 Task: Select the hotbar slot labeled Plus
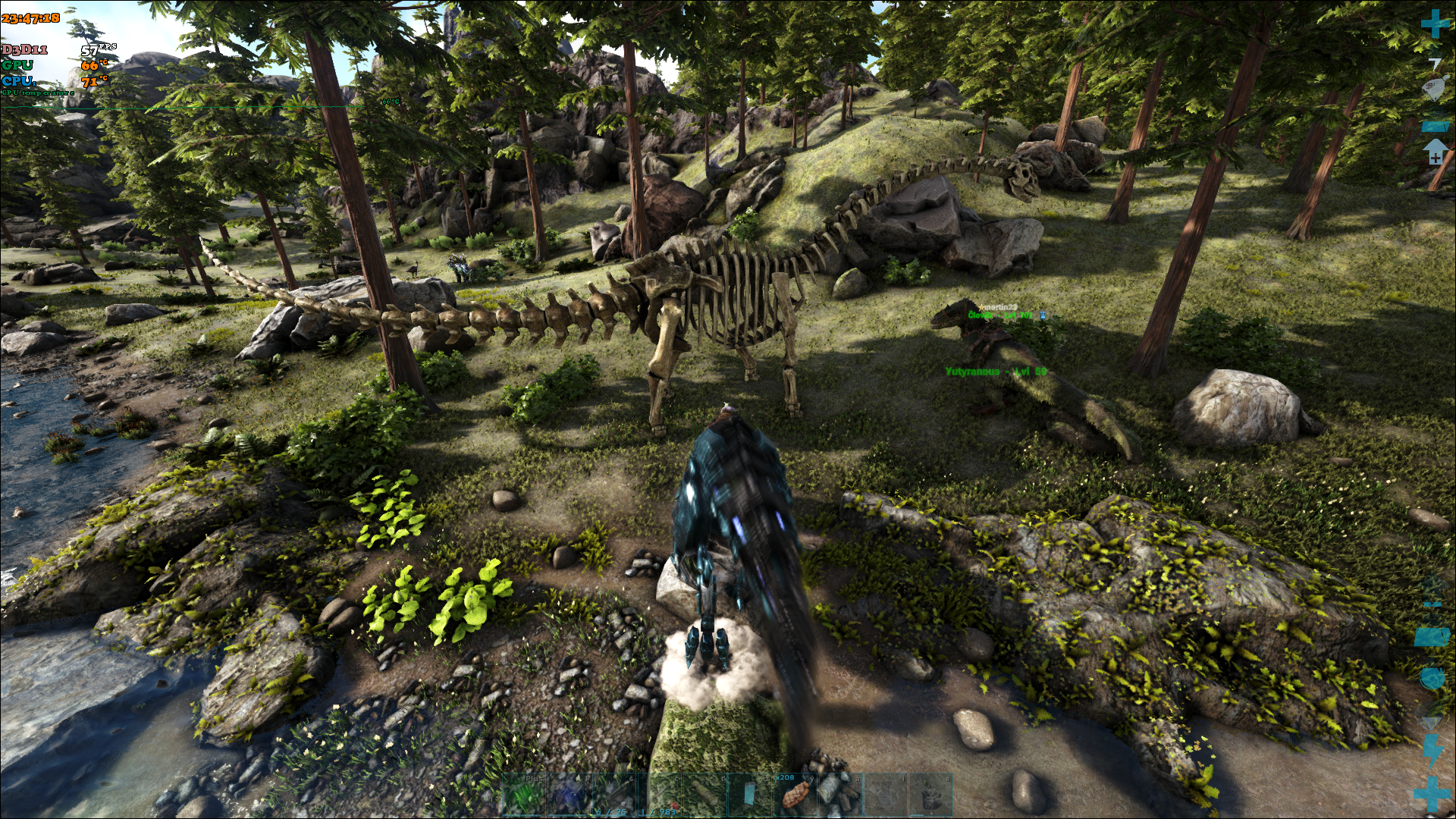pyautogui.click(x=524, y=794)
